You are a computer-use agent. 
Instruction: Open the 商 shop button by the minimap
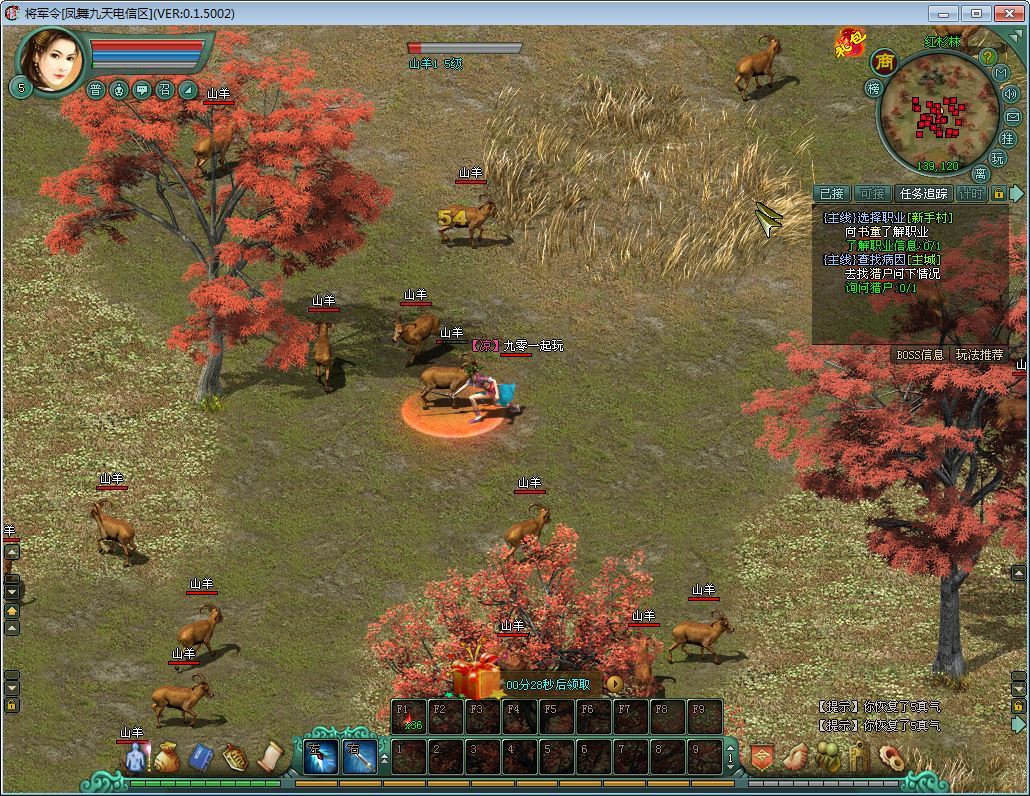884,62
